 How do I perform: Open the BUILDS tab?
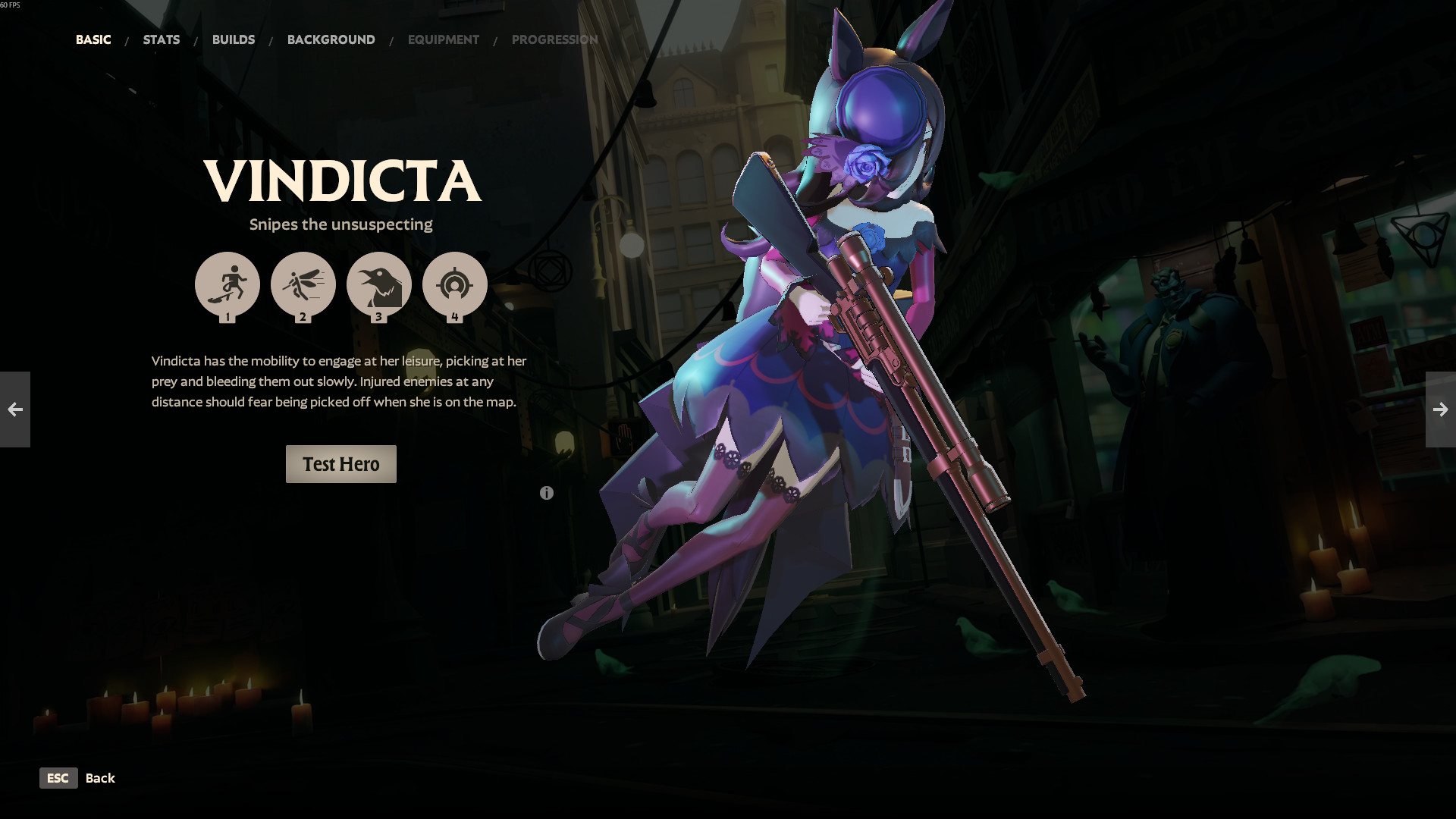pos(234,39)
